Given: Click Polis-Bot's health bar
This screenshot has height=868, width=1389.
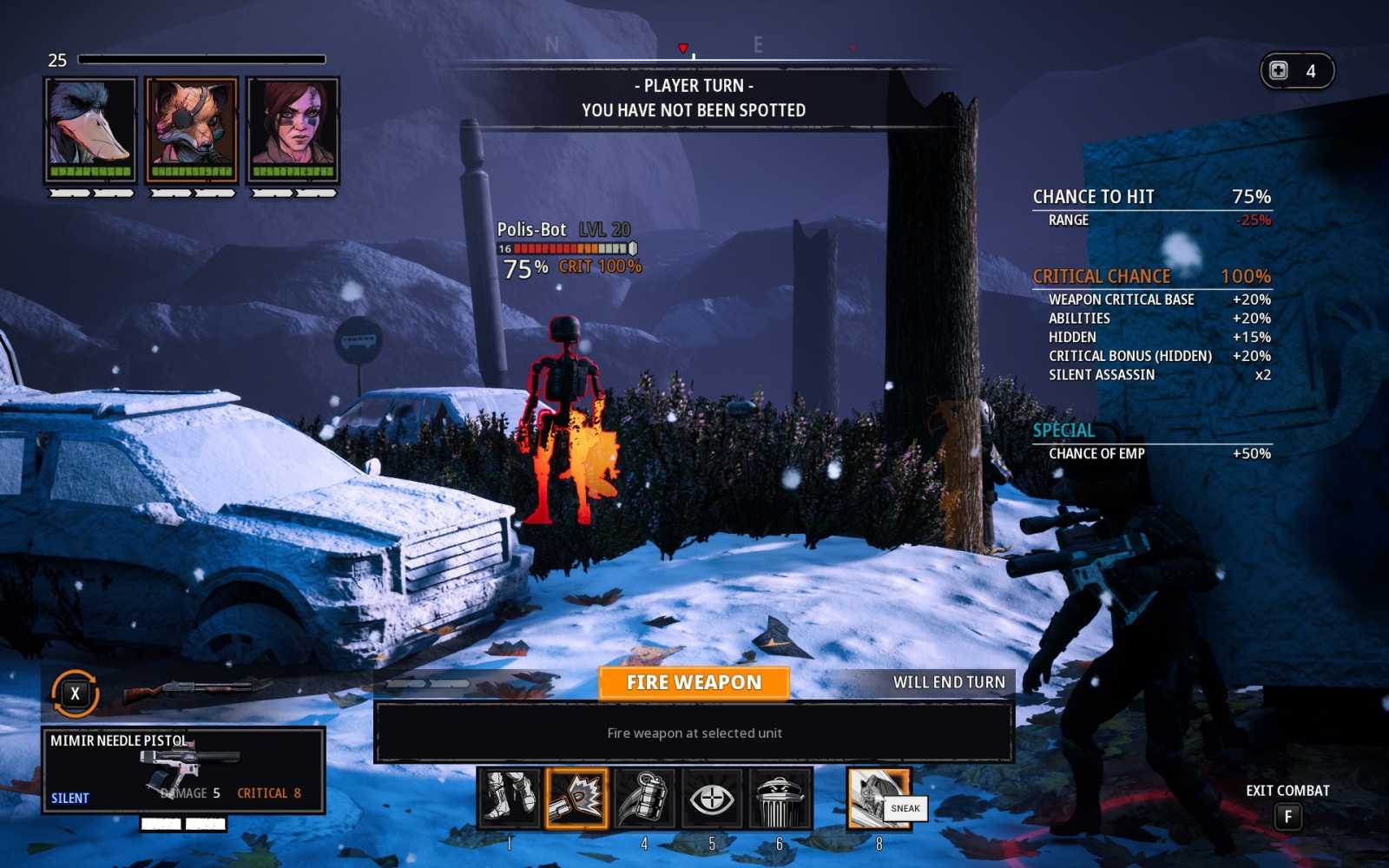Looking at the screenshot, I should tap(563, 248).
